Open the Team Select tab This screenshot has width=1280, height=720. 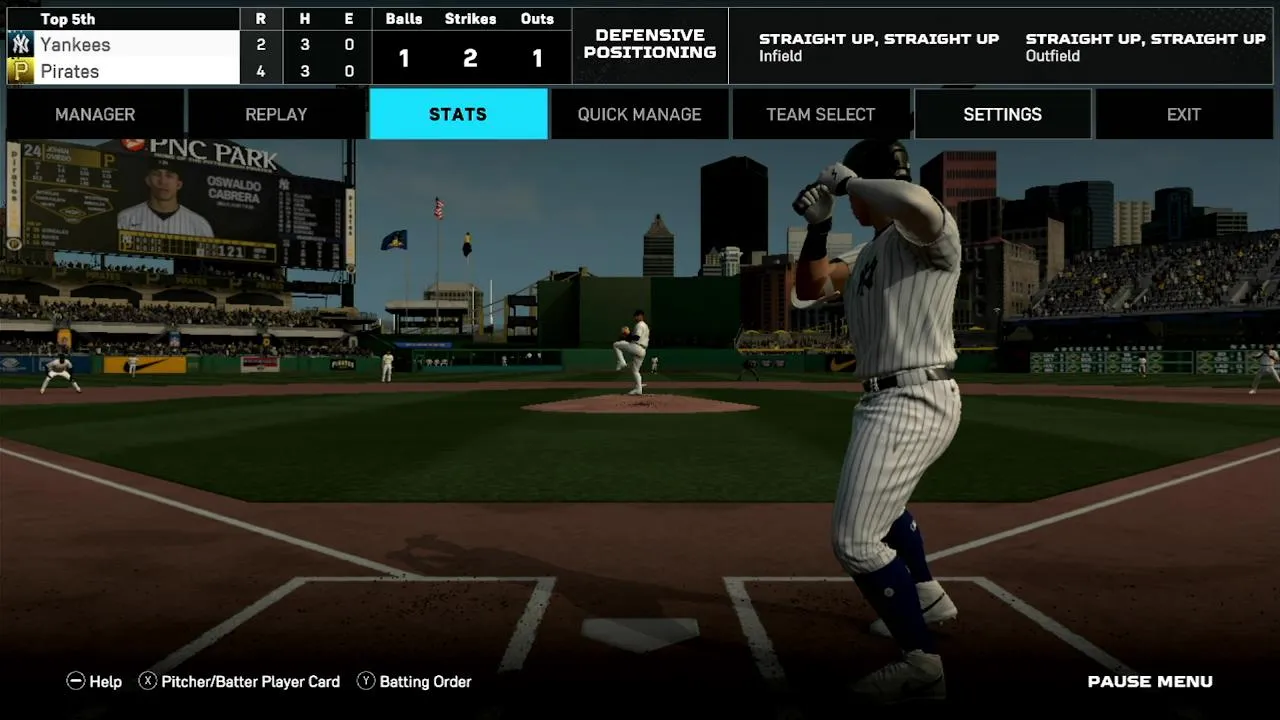tap(820, 114)
